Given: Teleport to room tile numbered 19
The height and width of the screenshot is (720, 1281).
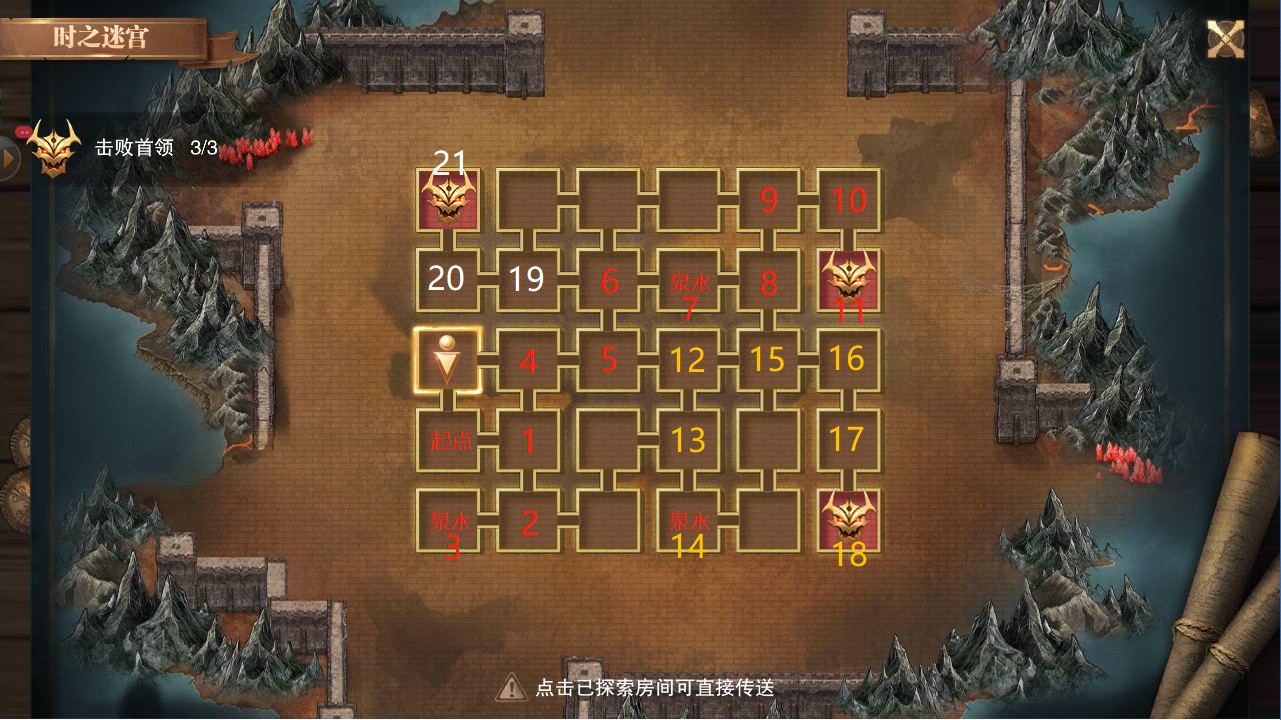Looking at the screenshot, I should point(528,280).
